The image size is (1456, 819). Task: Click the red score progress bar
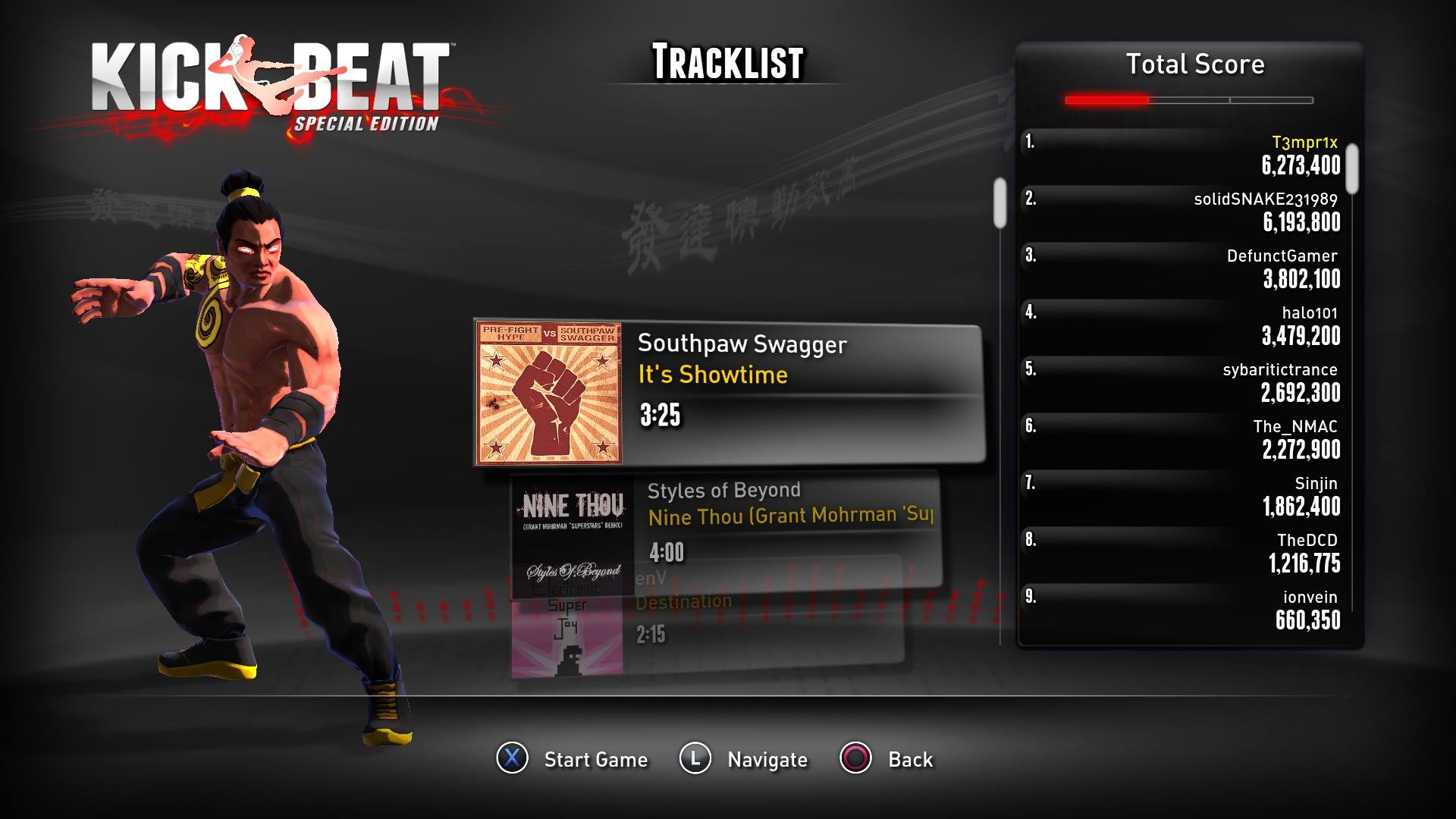1107,99
